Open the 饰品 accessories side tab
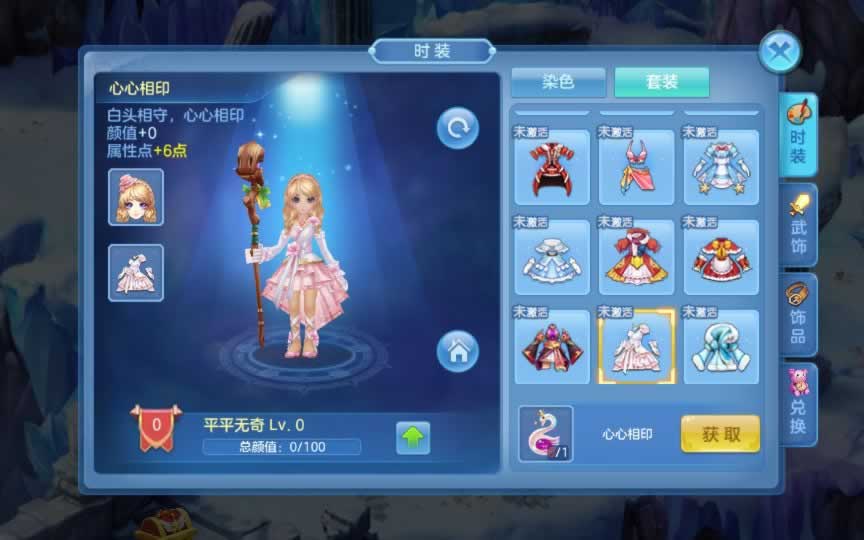The image size is (864, 540). (798, 316)
